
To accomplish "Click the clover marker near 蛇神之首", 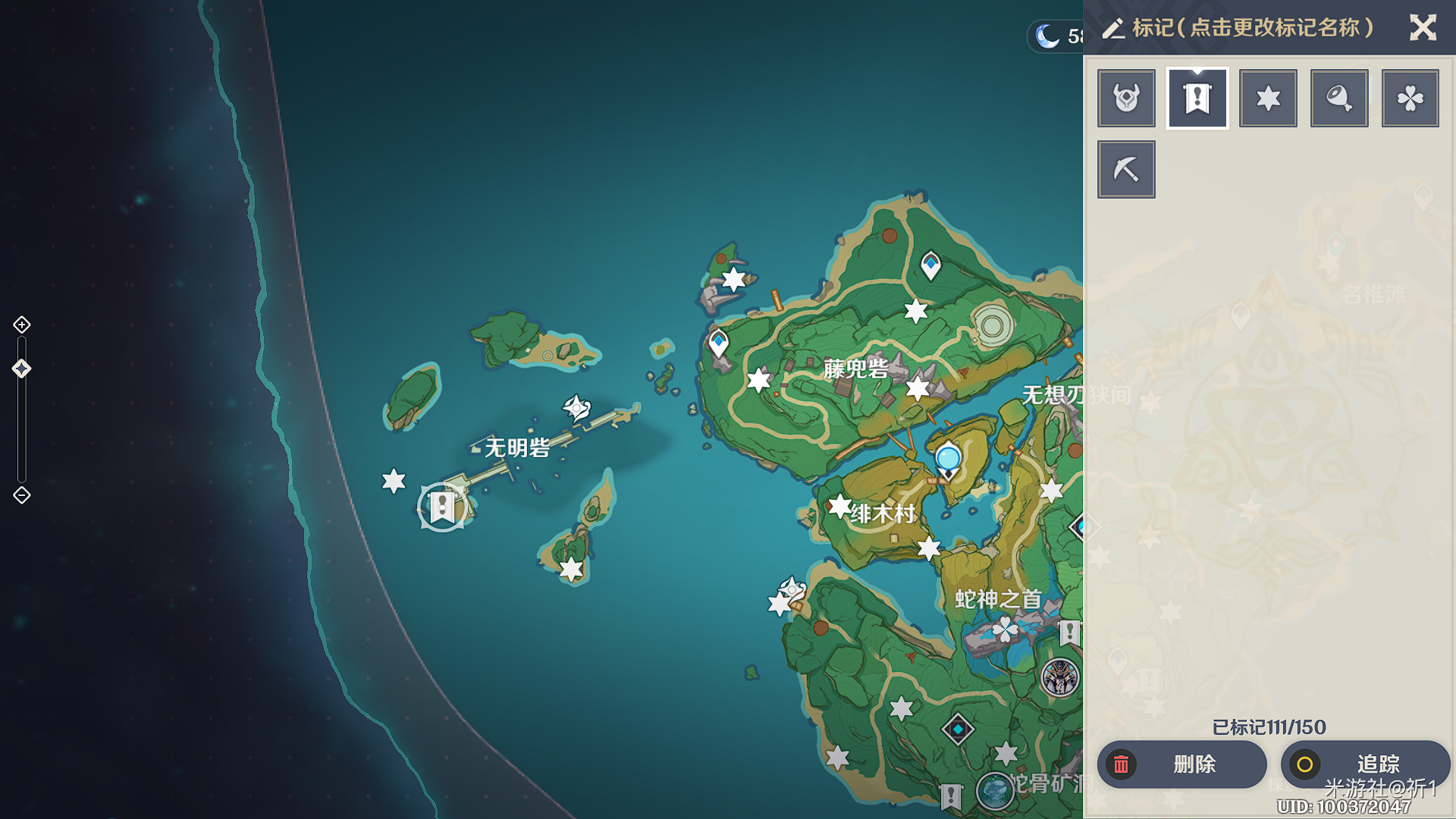I will pos(1005,629).
